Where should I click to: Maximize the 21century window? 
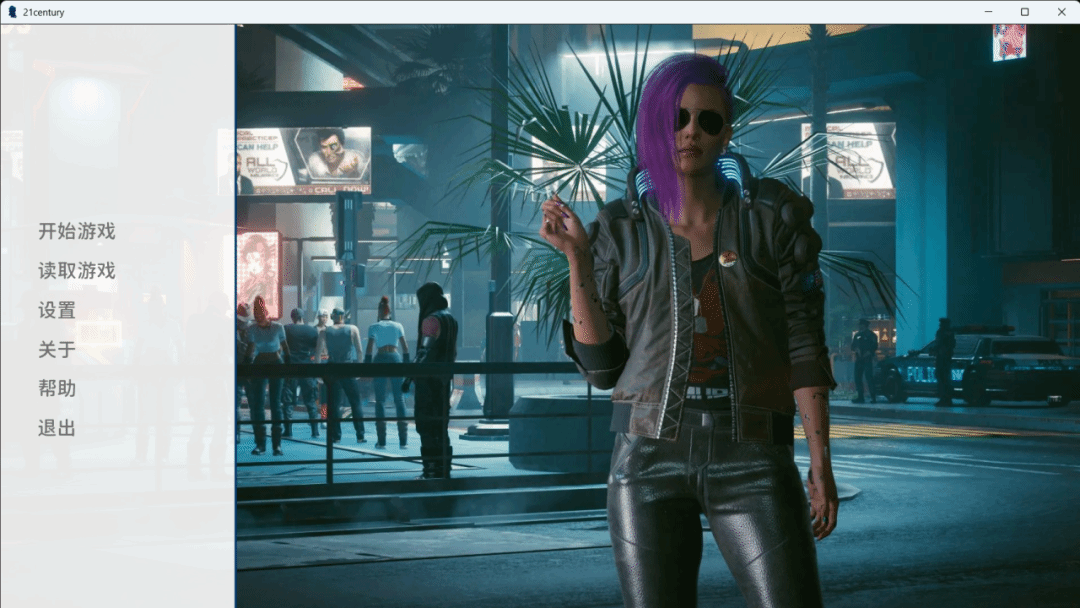tap(1024, 12)
